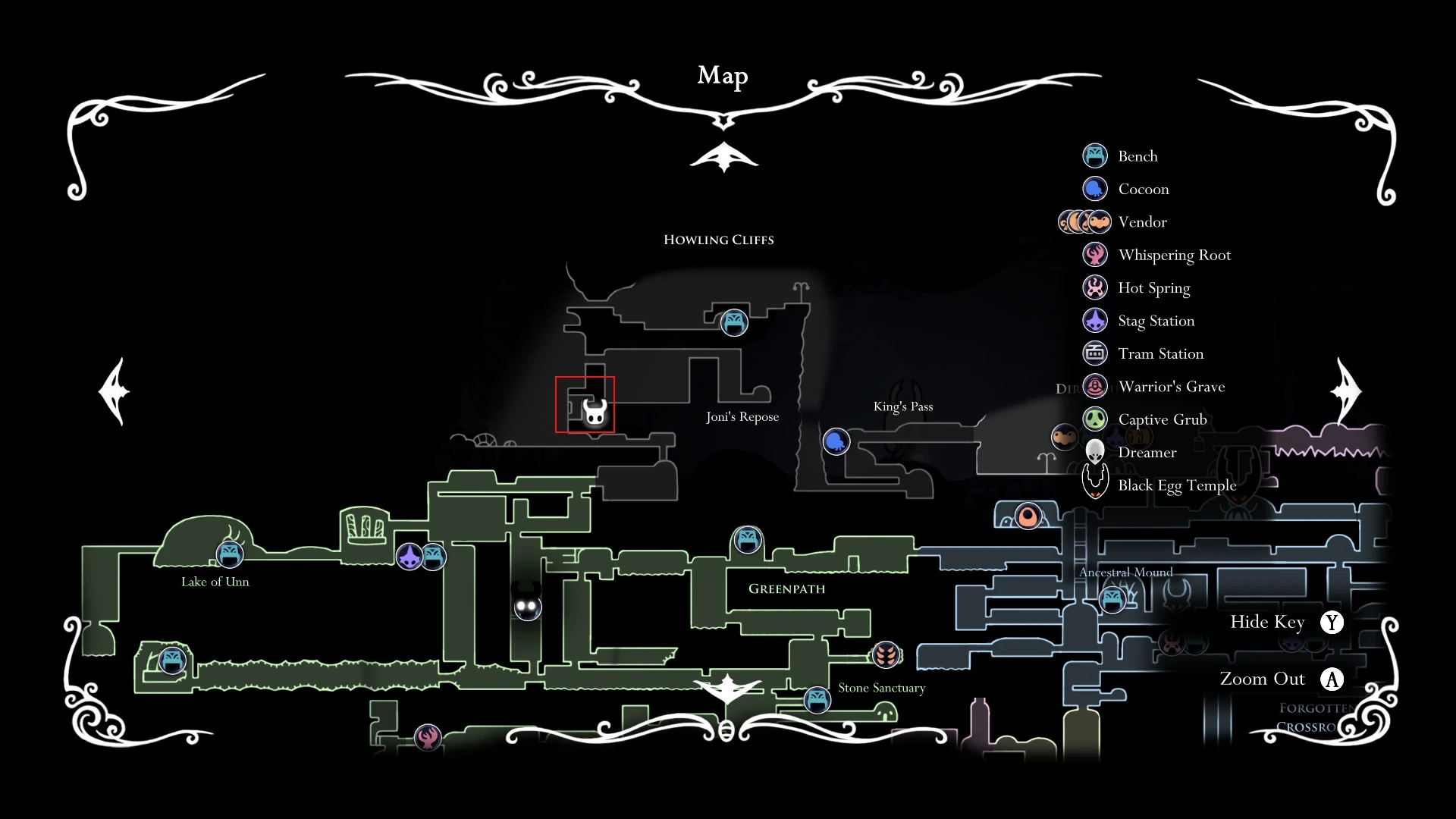Viewport: 1456px width, 819px height.
Task: Select the Hot Spring icon in the key
Action: (1095, 287)
